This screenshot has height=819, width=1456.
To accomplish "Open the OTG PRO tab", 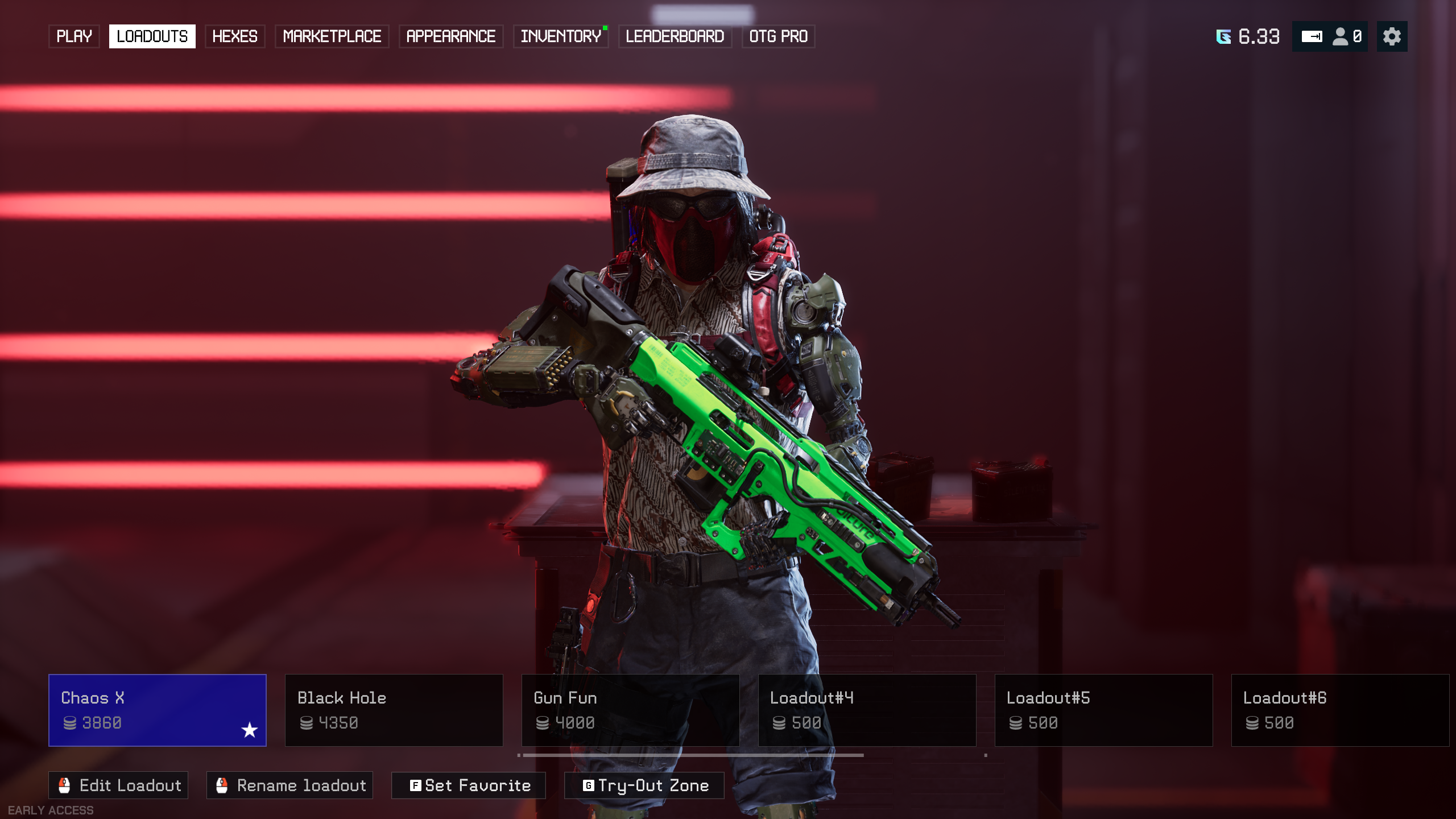I will point(778,36).
